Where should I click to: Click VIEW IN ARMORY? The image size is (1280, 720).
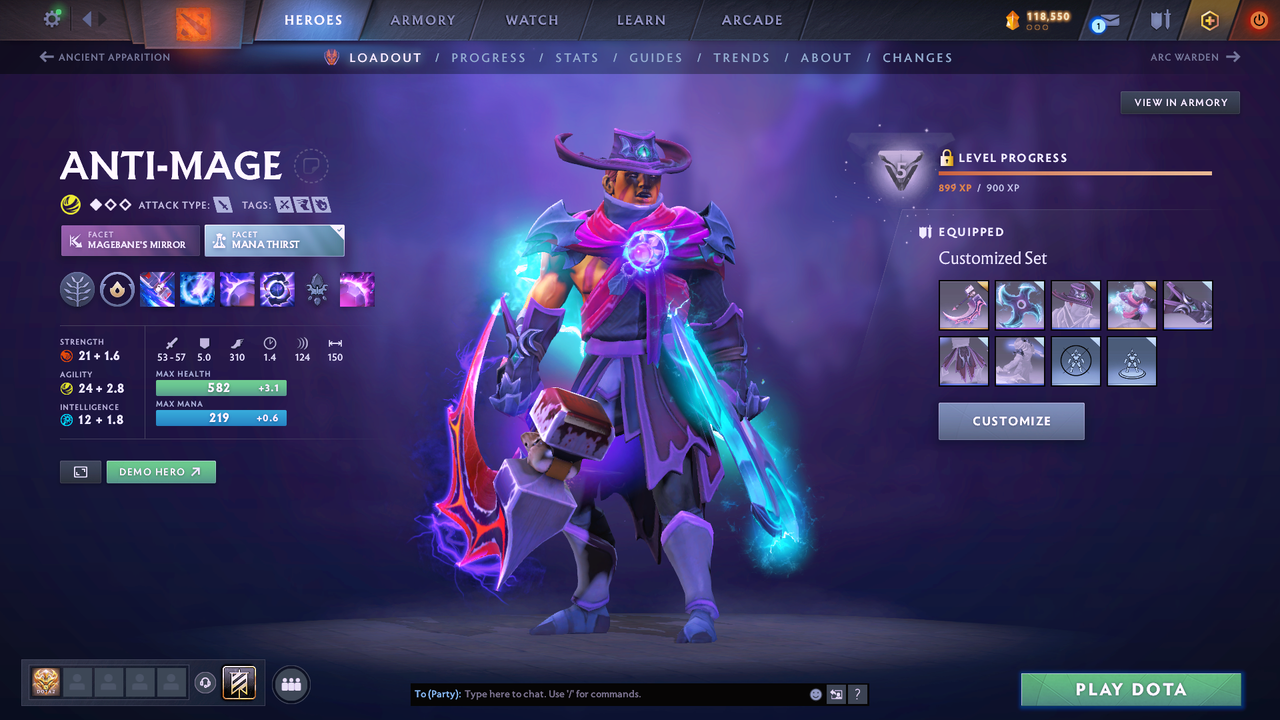pyautogui.click(x=1179, y=102)
